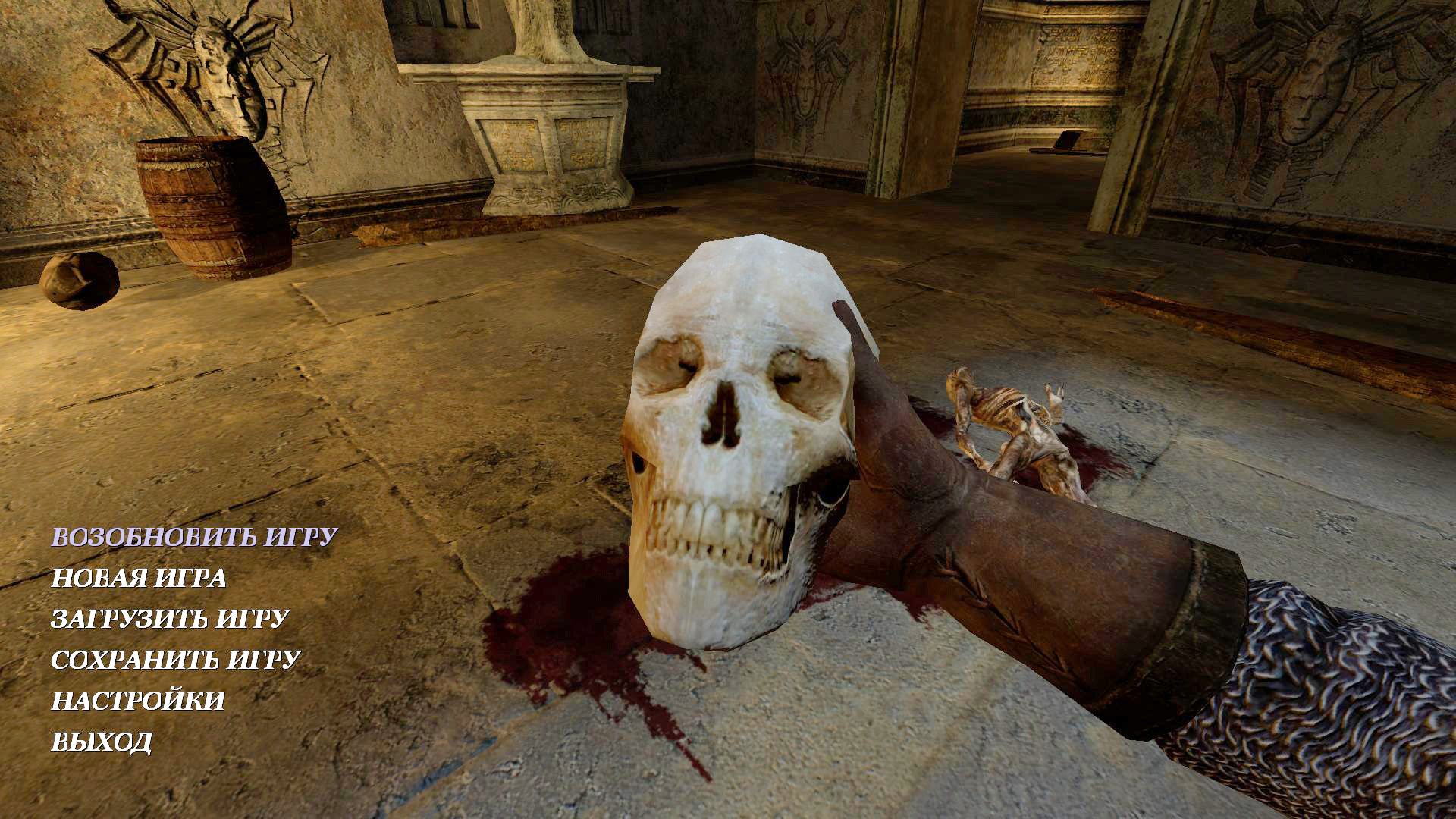This screenshot has height=819, width=1456.
Task: Resume the game via Возобновить игру
Action: click(x=194, y=537)
